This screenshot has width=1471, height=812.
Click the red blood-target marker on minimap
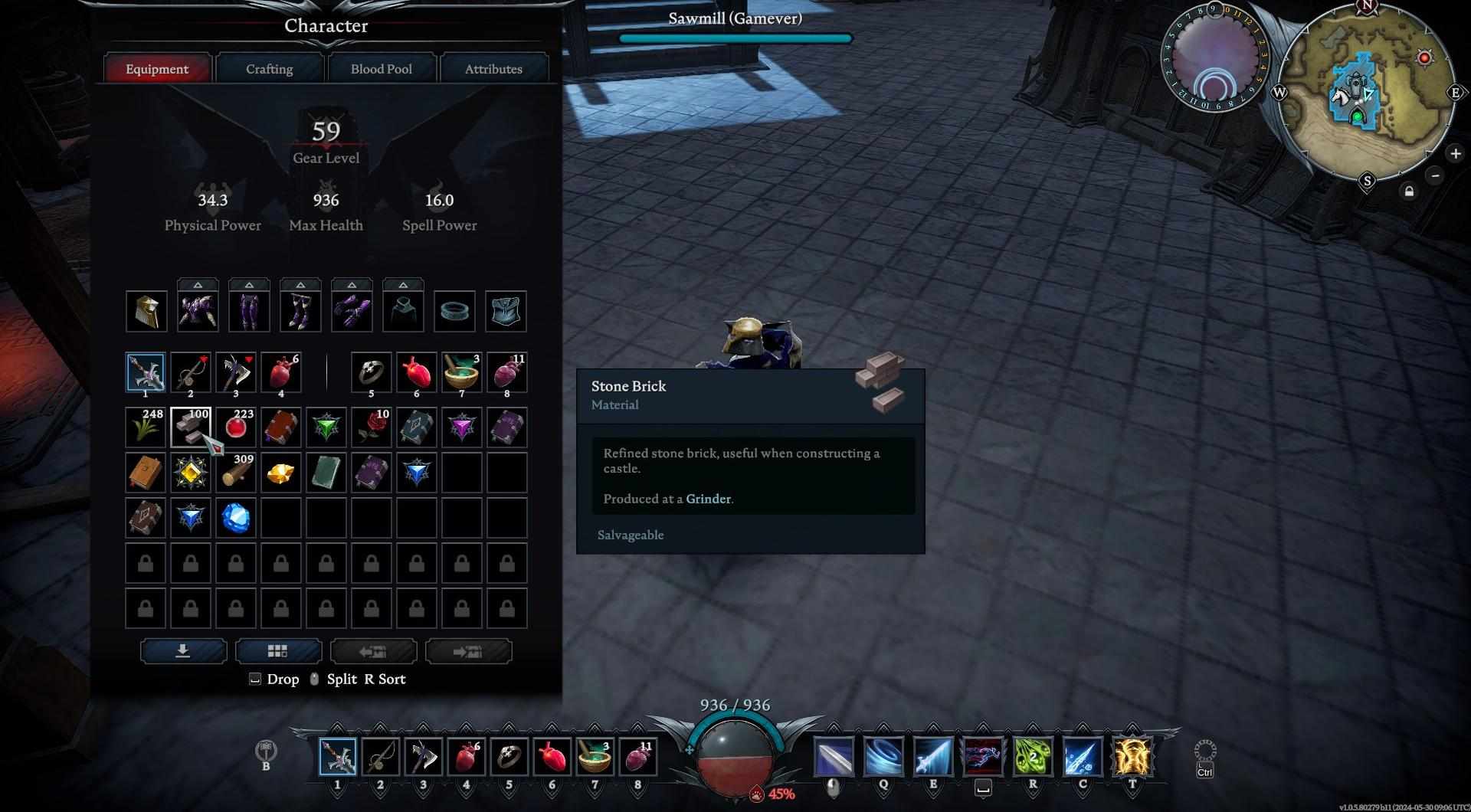coord(1424,58)
